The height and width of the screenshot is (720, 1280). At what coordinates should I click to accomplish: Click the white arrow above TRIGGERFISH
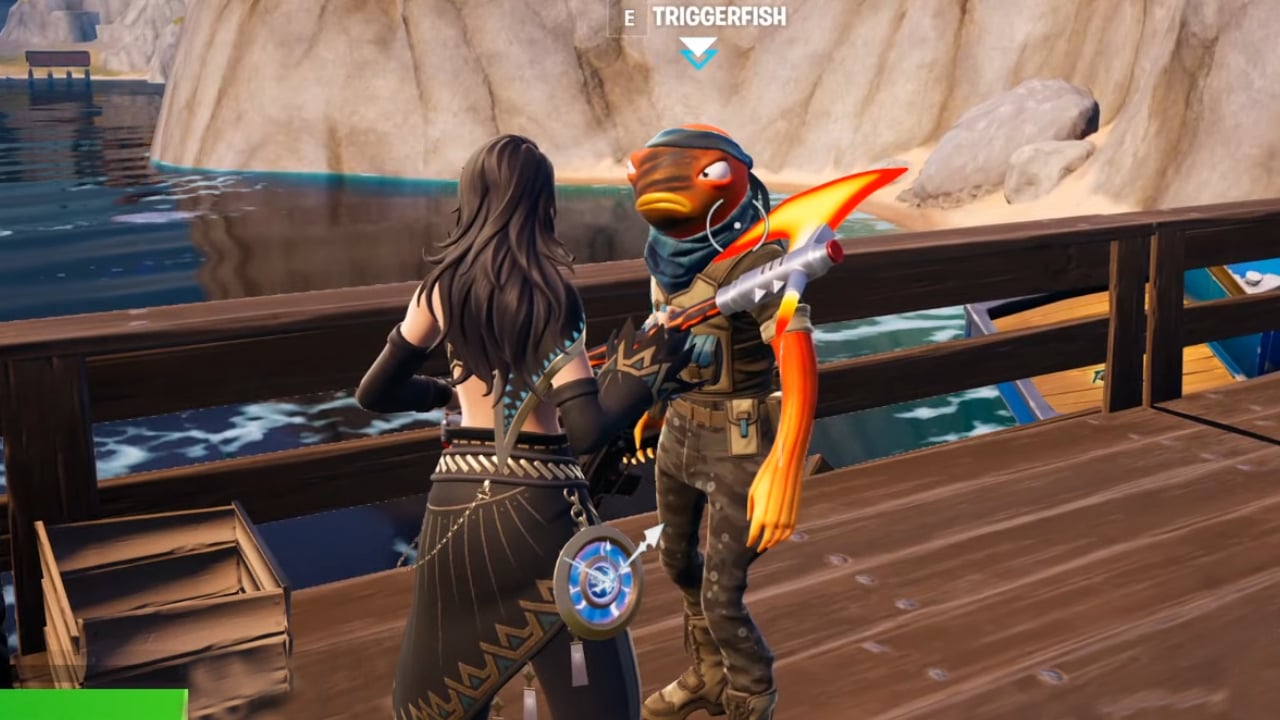coord(697,43)
